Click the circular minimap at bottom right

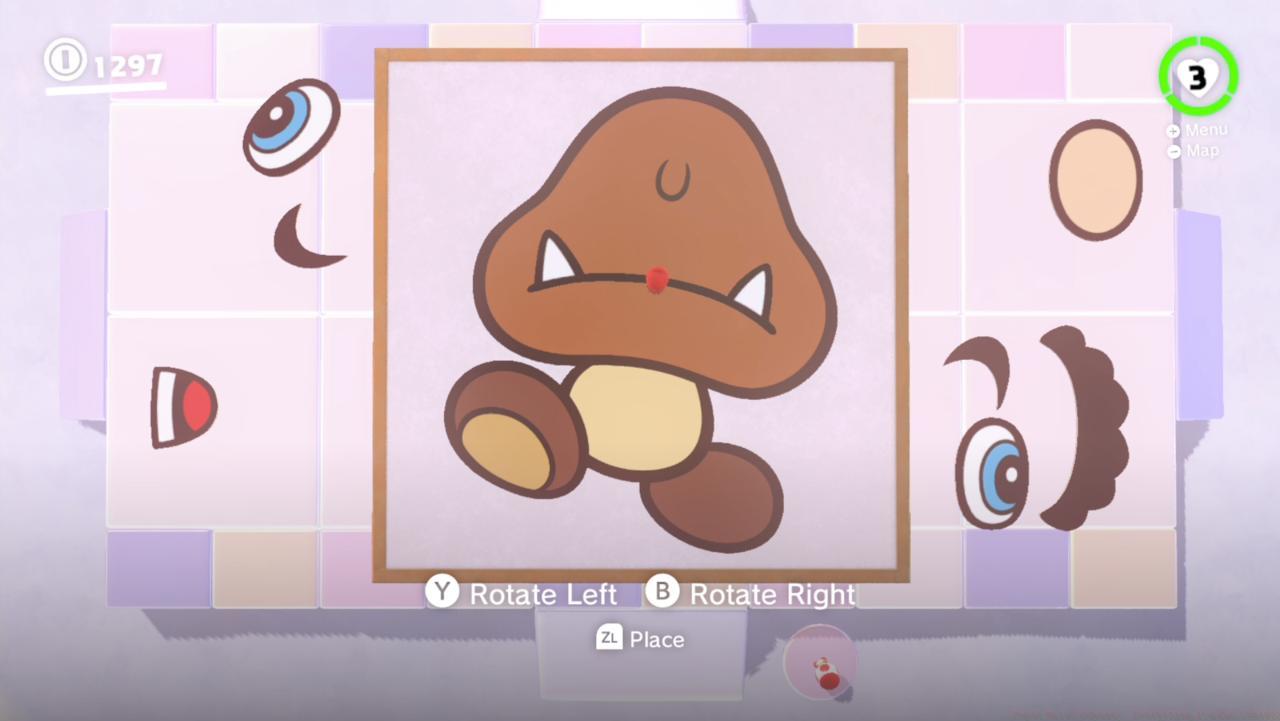820,660
